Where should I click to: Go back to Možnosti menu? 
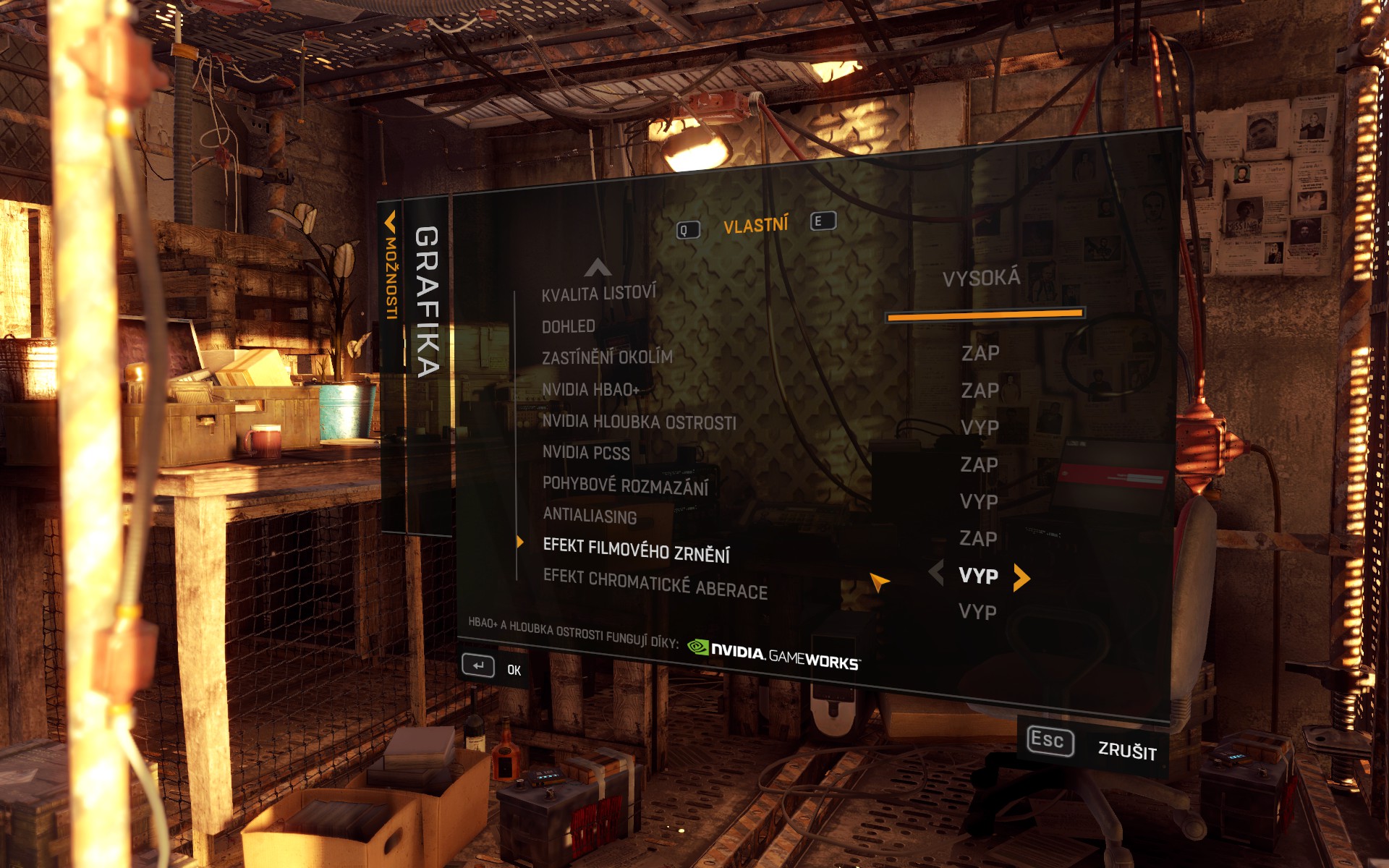point(391,268)
